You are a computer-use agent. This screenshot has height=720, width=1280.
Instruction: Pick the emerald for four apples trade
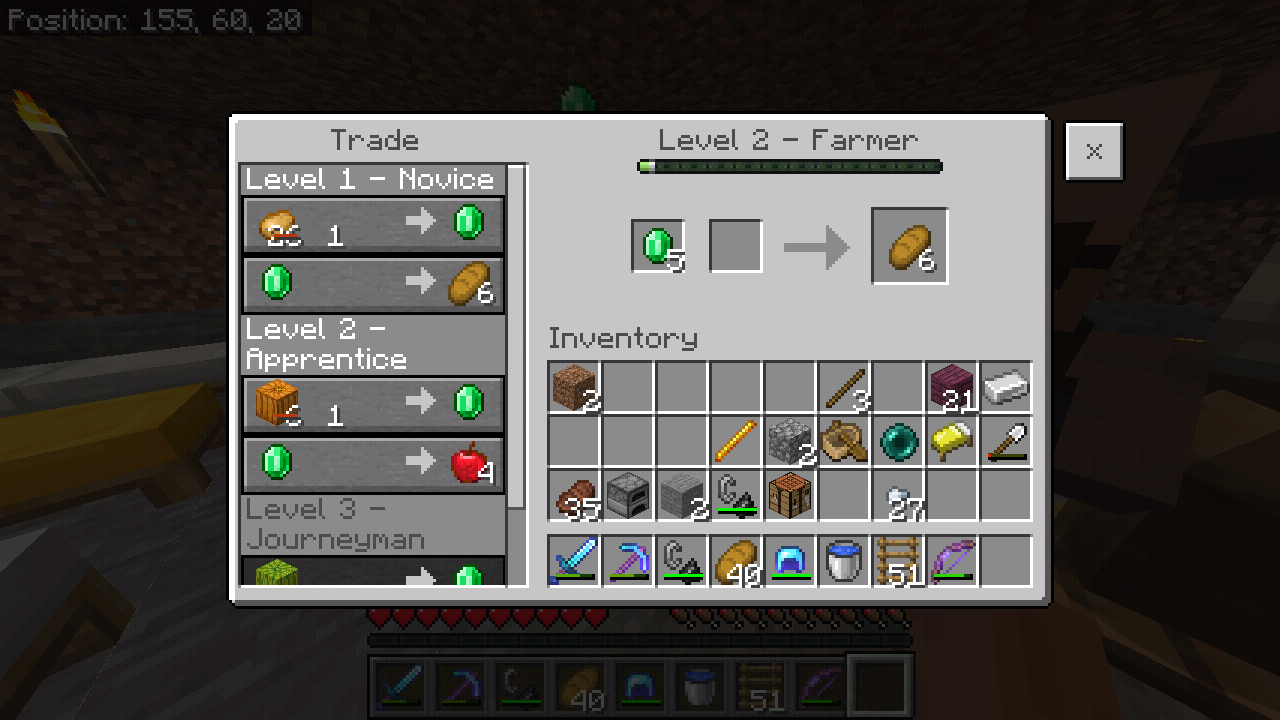(x=373, y=463)
